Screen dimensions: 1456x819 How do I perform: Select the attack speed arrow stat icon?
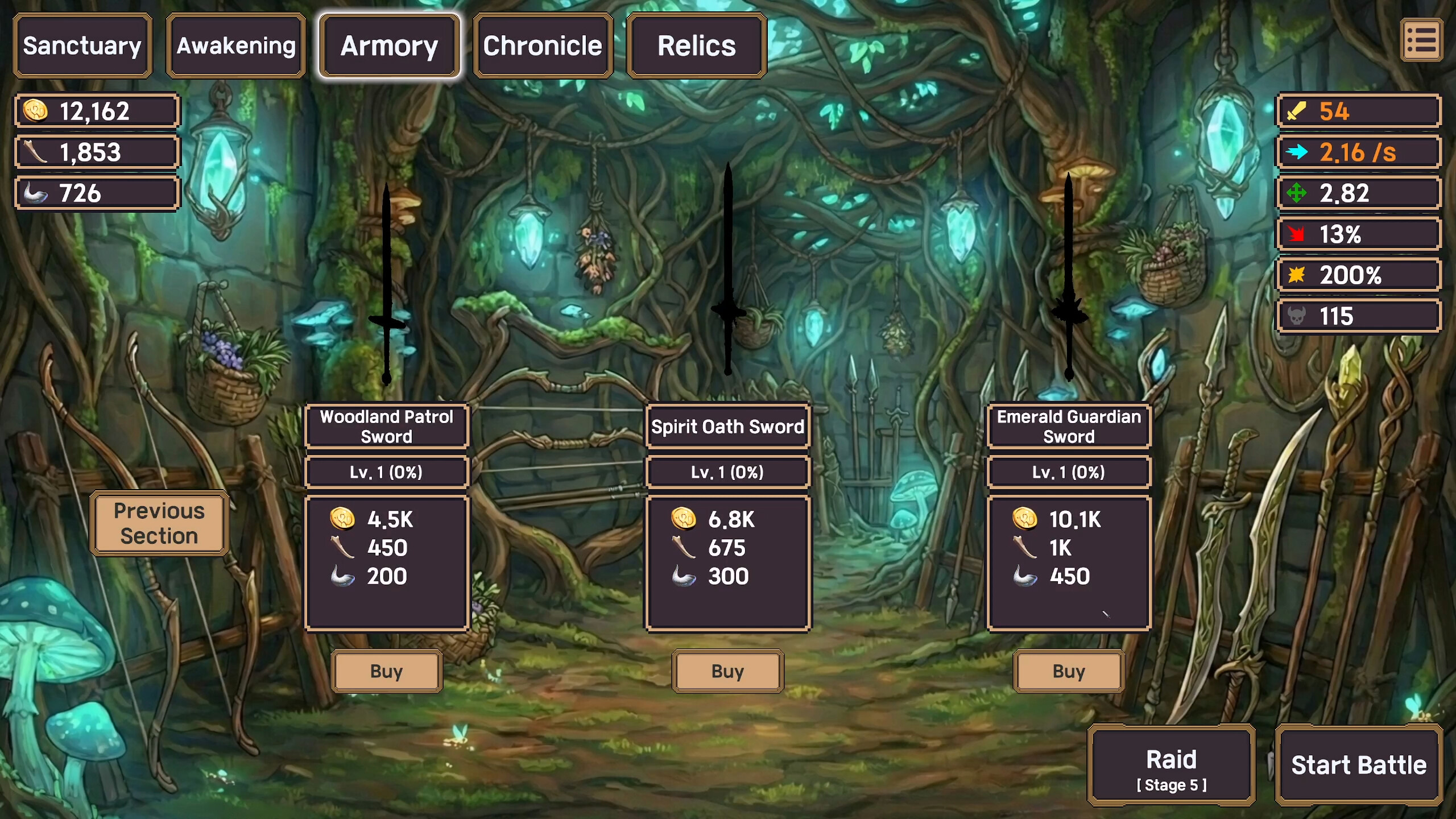pyautogui.click(x=1358, y=152)
